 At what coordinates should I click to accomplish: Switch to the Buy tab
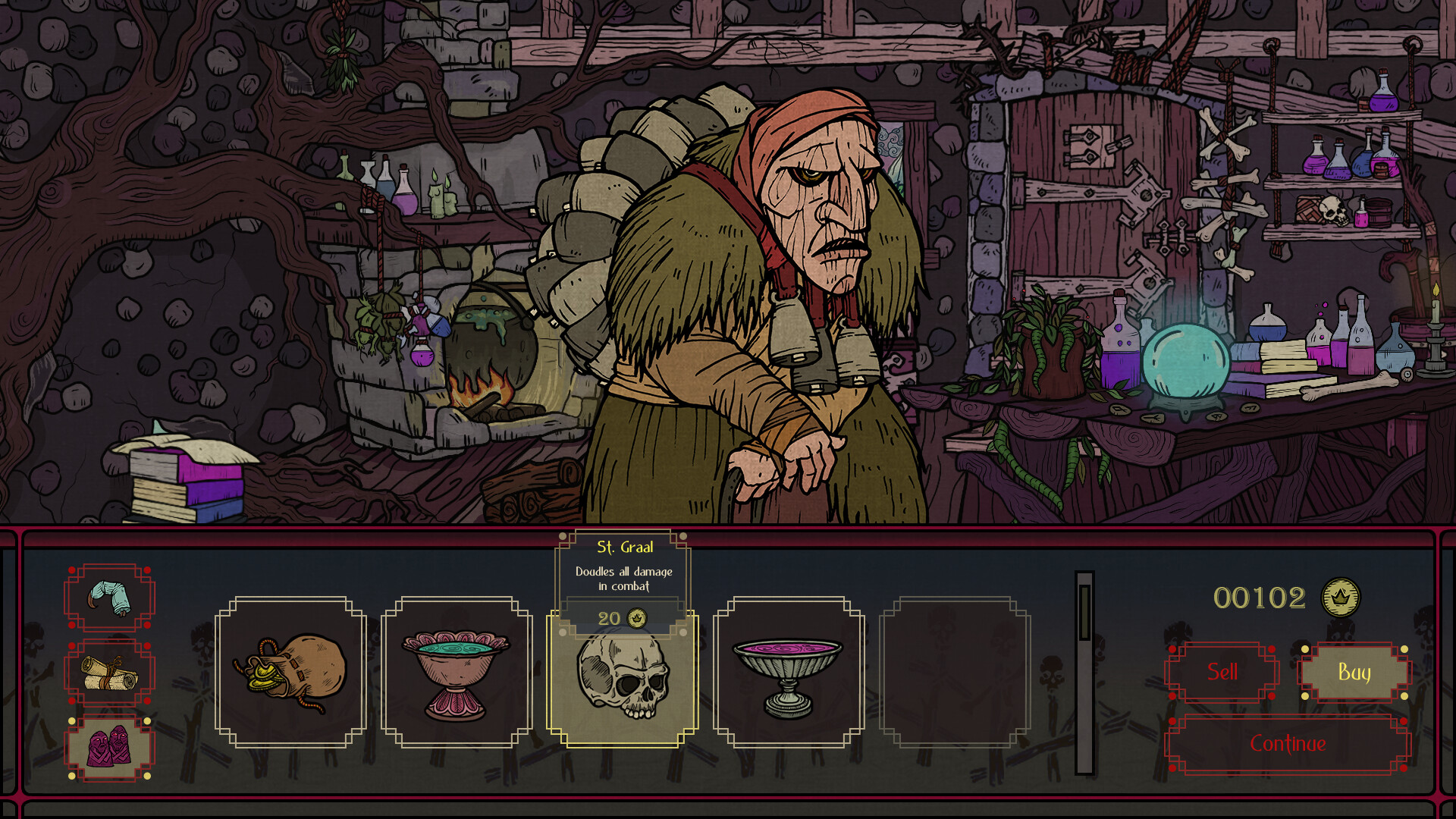[1355, 672]
